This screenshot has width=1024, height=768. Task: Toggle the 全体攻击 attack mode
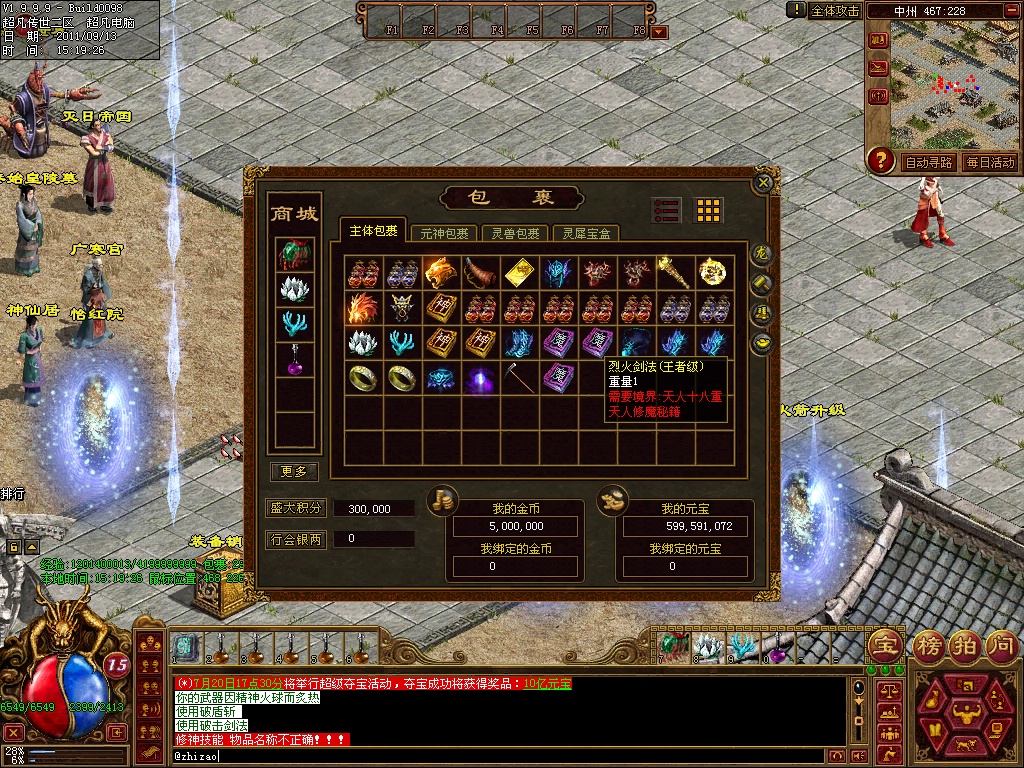(x=835, y=10)
